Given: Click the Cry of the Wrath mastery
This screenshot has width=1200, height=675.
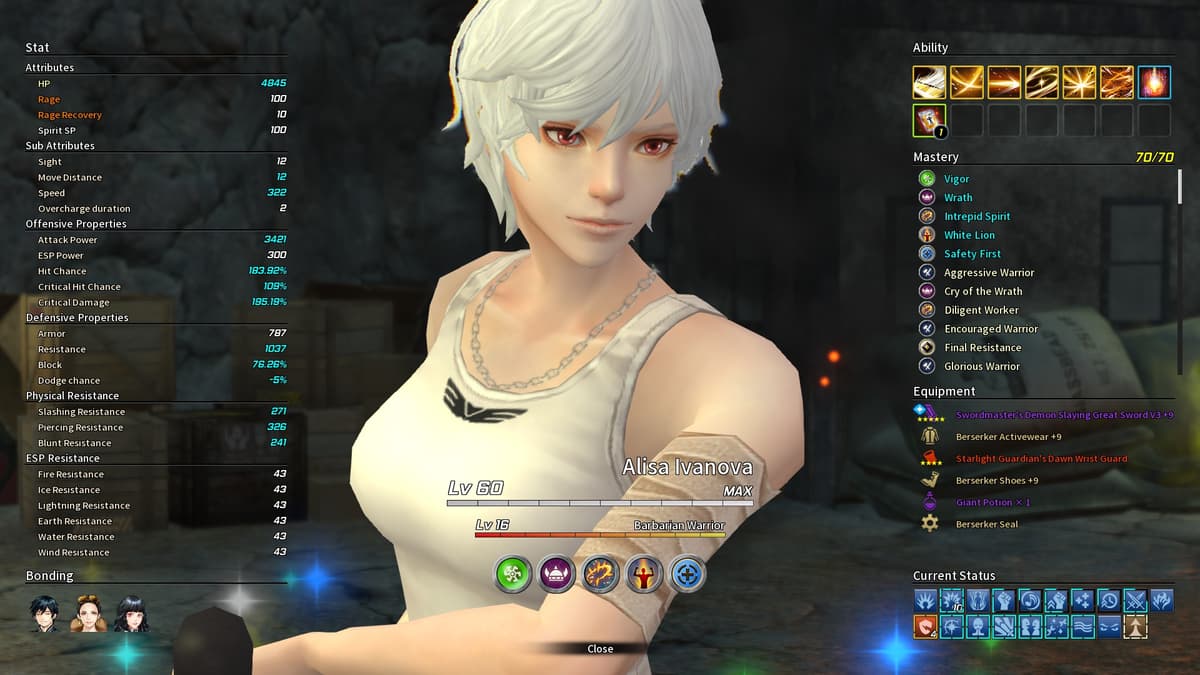Looking at the screenshot, I should [983, 291].
